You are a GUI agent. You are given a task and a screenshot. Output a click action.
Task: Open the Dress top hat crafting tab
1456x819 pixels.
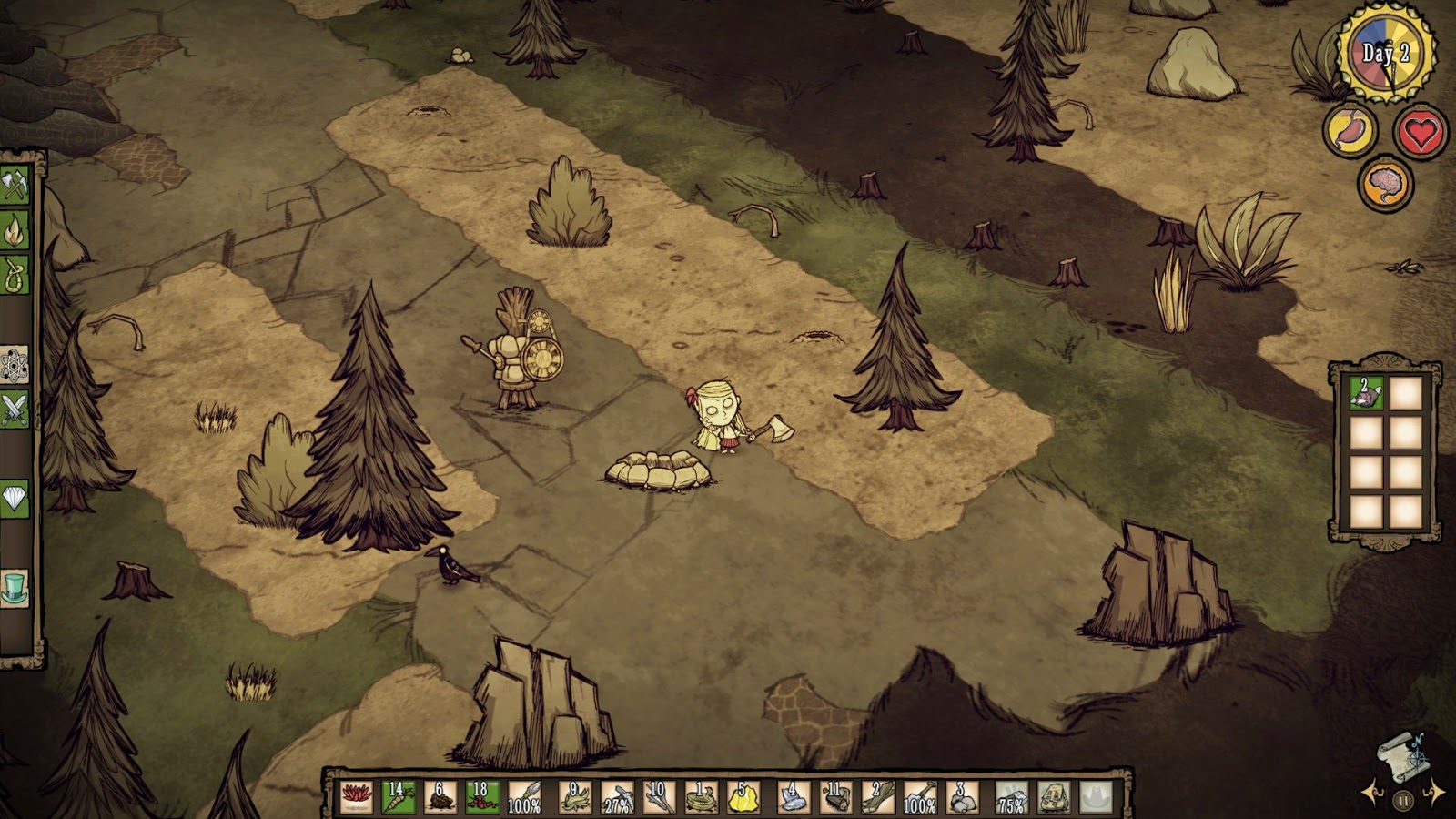pyautogui.click(x=15, y=589)
